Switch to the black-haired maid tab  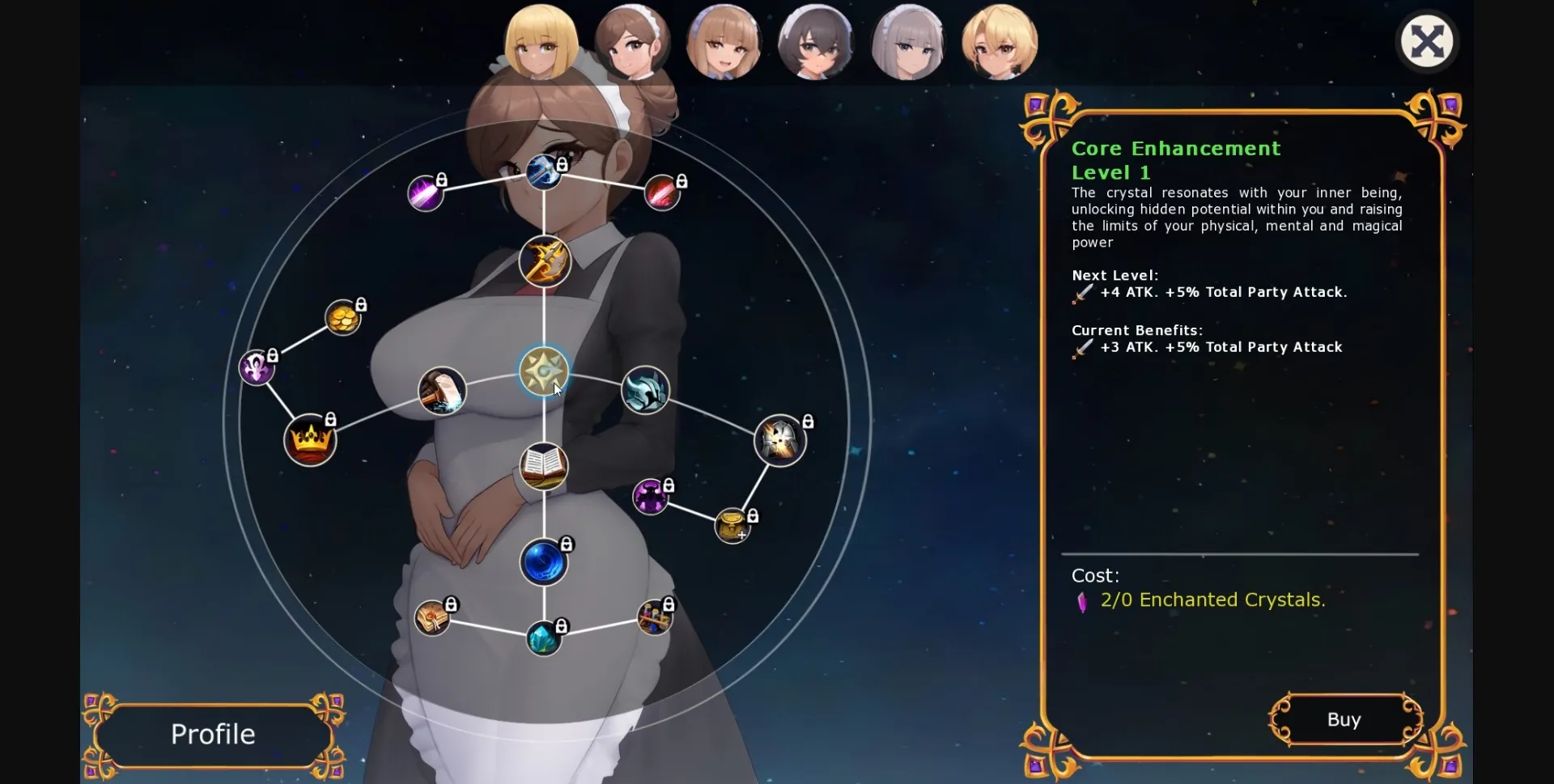(x=816, y=42)
